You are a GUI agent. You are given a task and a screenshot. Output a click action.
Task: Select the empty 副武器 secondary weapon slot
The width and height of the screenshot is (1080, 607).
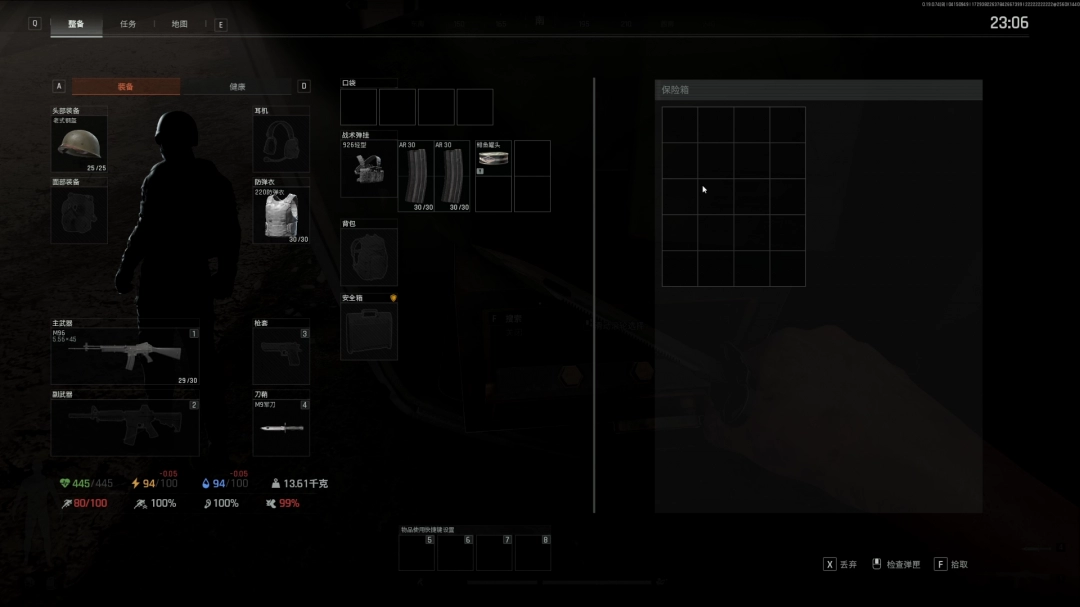point(125,427)
